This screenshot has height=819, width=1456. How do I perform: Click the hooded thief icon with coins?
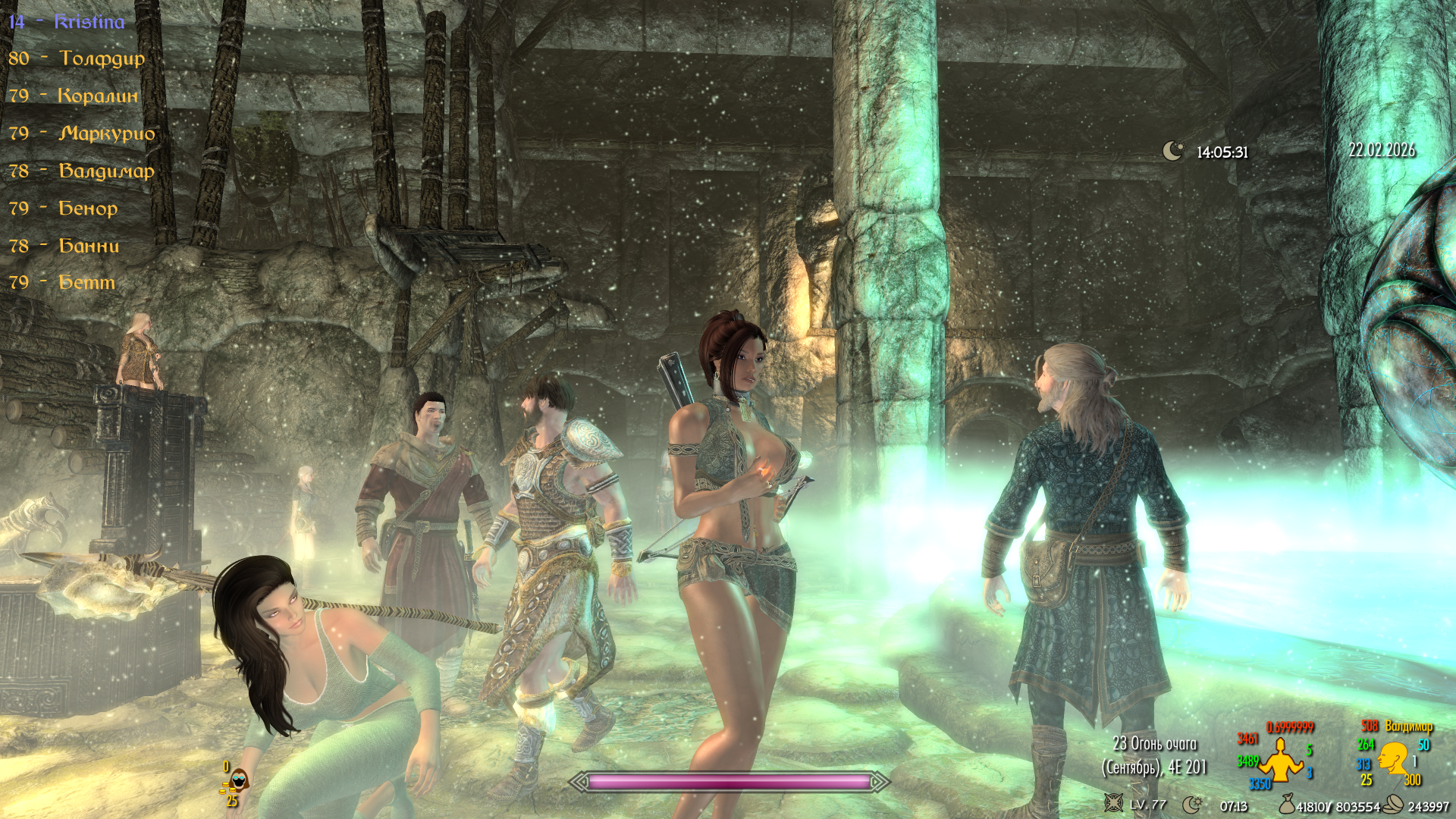pyautogui.click(x=237, y=780)
